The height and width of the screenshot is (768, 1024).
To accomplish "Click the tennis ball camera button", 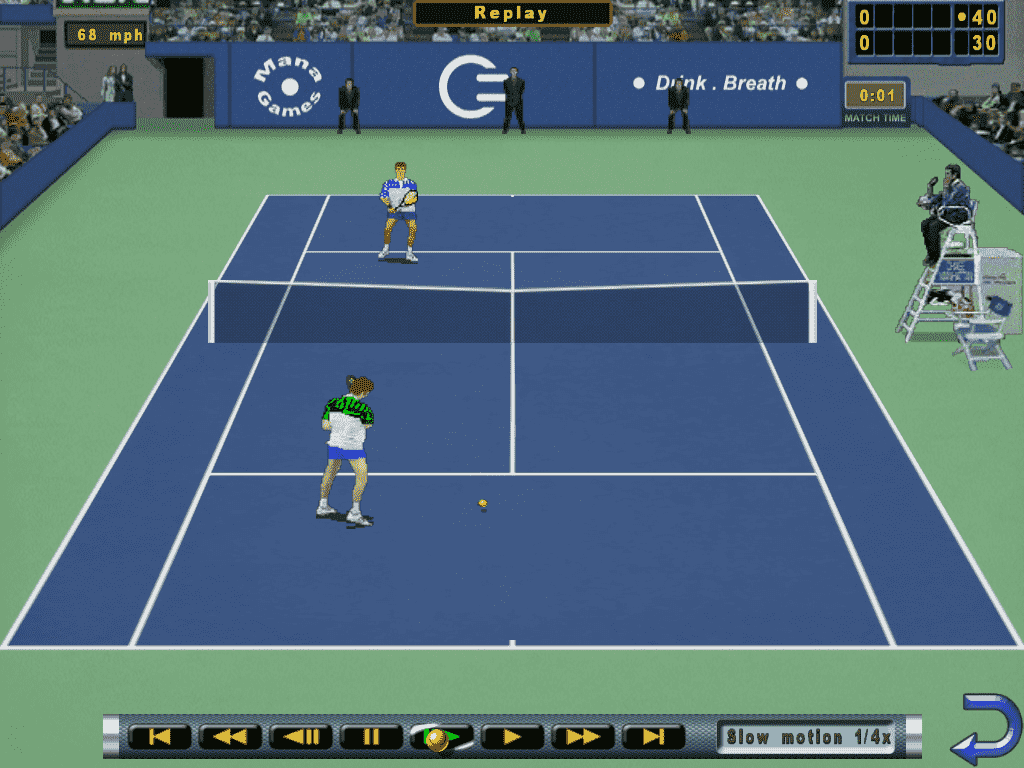I will tap(441, 738).
